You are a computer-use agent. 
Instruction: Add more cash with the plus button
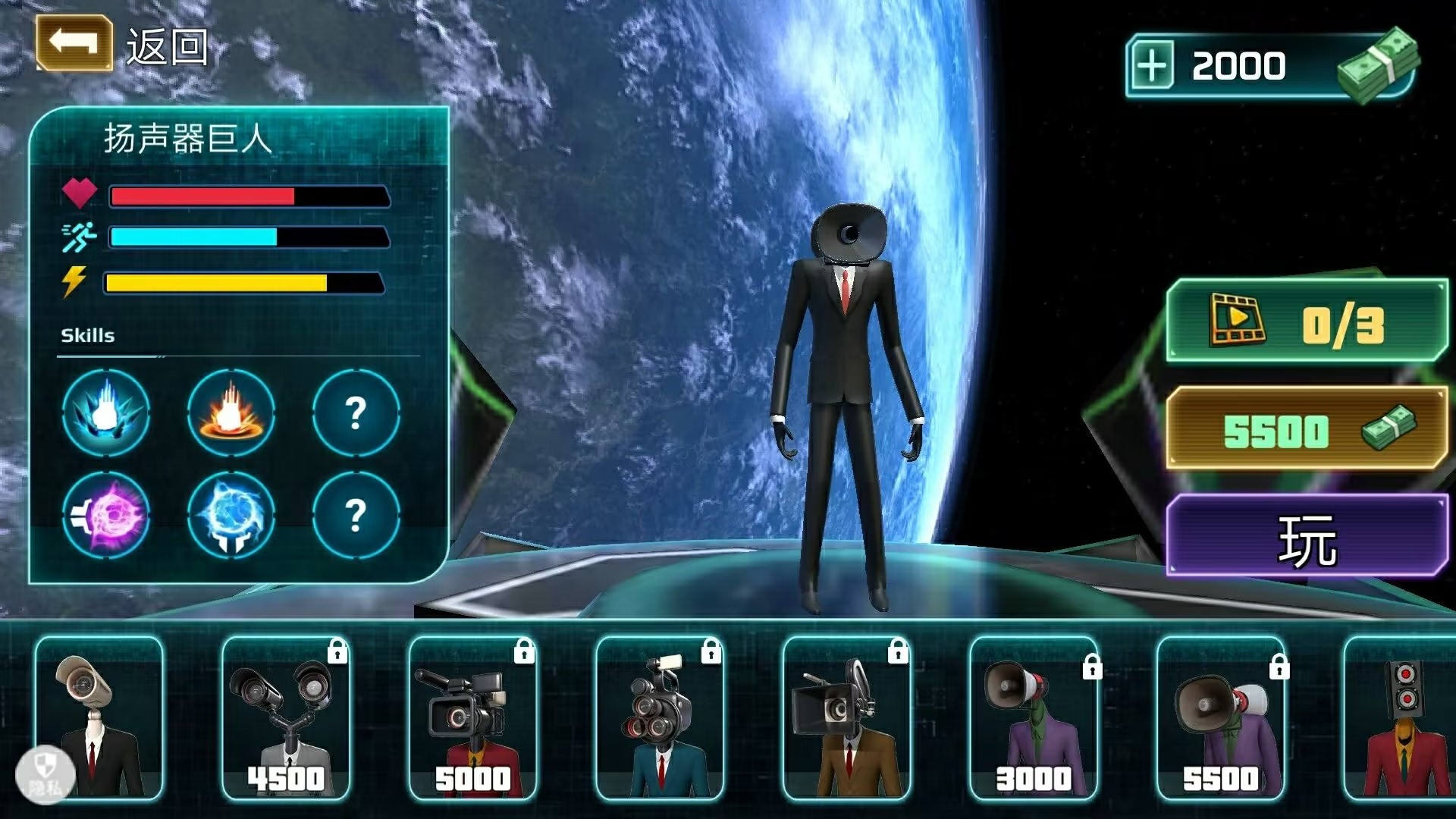[x=1152, y=66]
